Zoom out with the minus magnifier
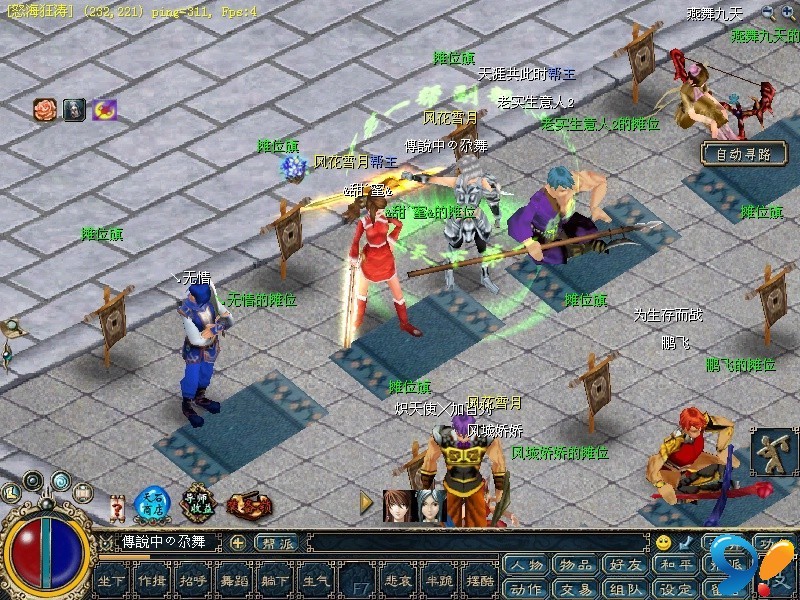The height and width of the screenshot is (600, 800). click(x=768, y=12)
